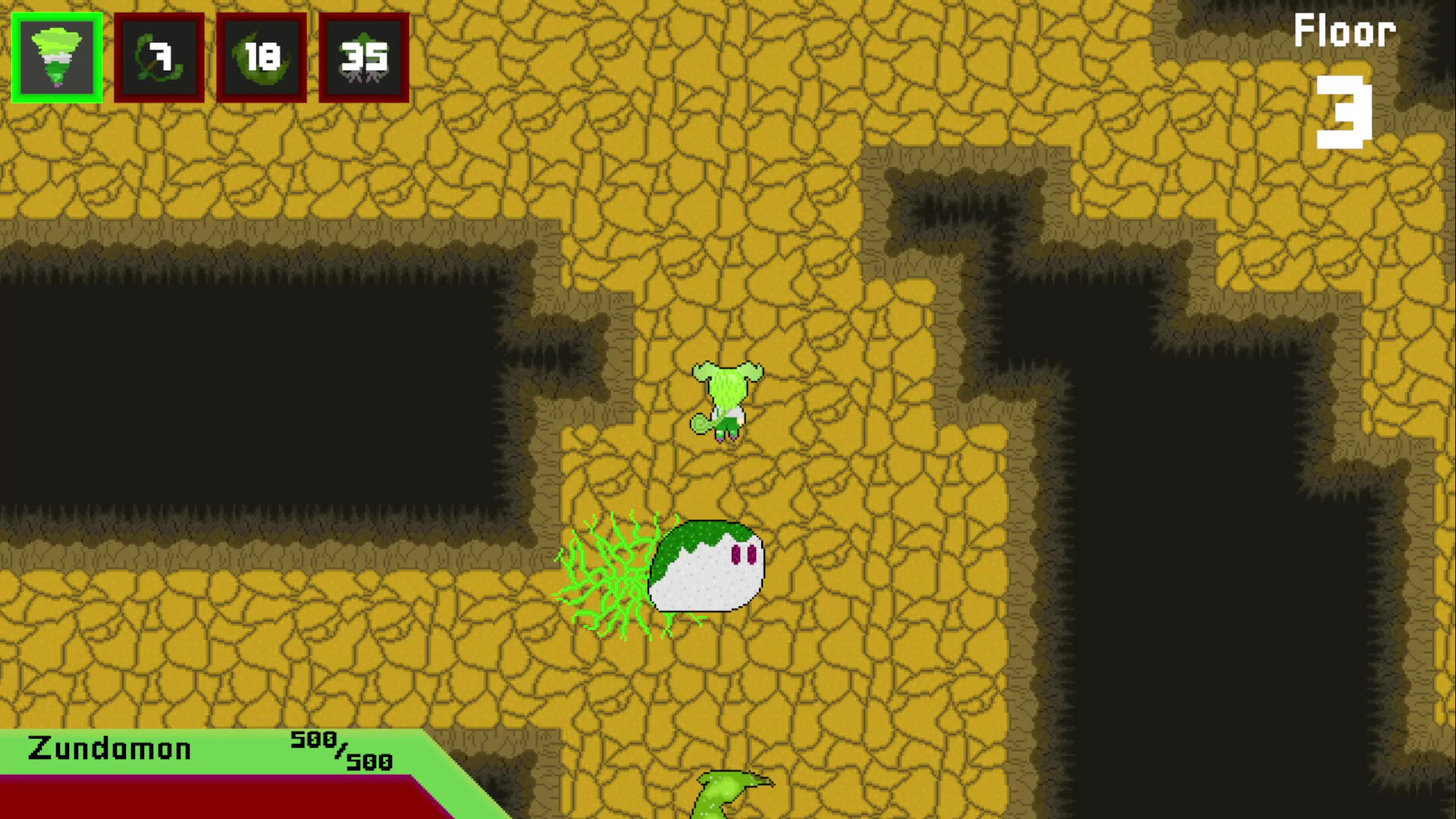
Task: Select the roots ability showing 35 uses
Action: coord(364,57)
